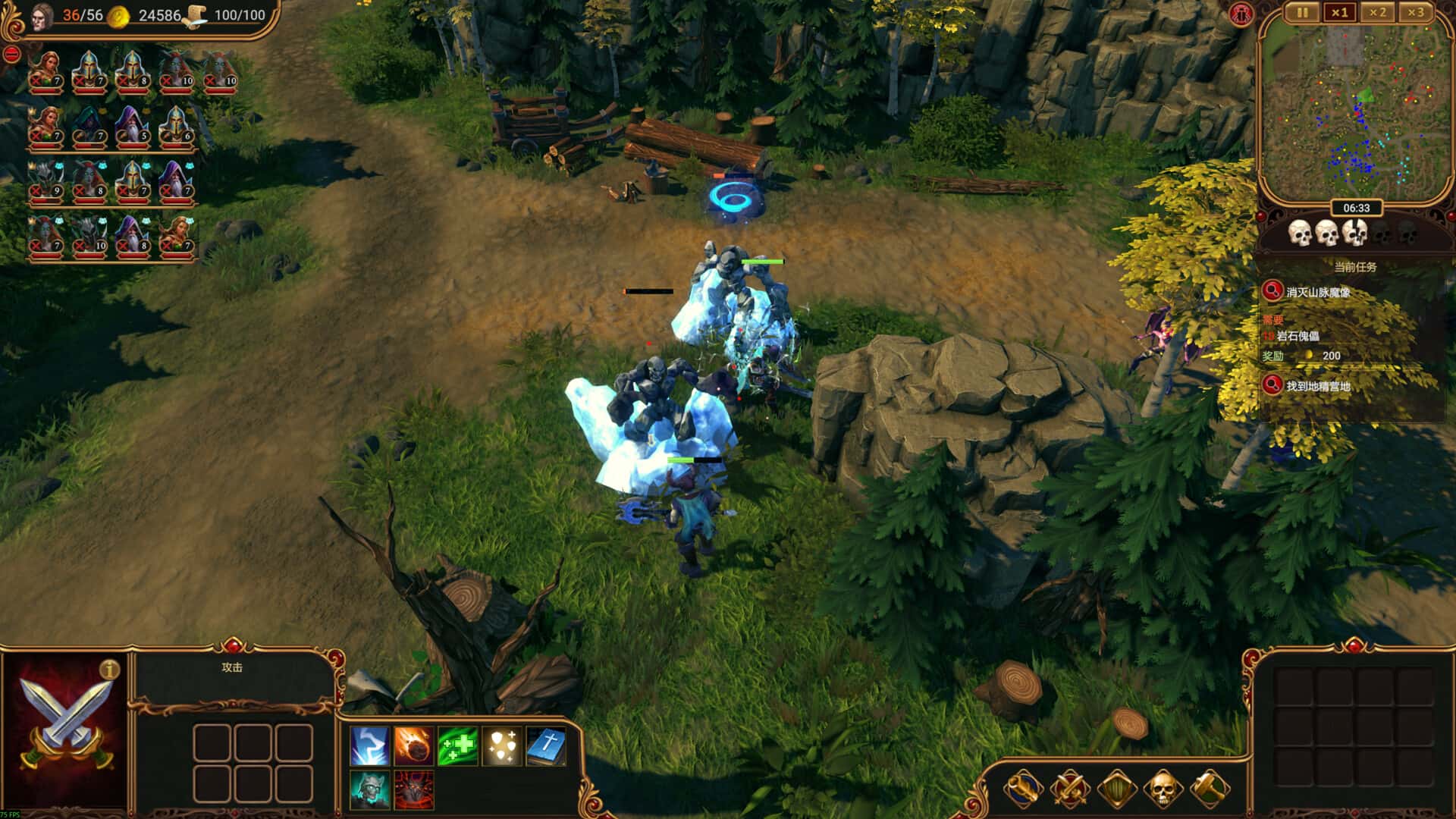Cast the lightning strike spell
1456x819 pixels.
[x=370, y=746]
